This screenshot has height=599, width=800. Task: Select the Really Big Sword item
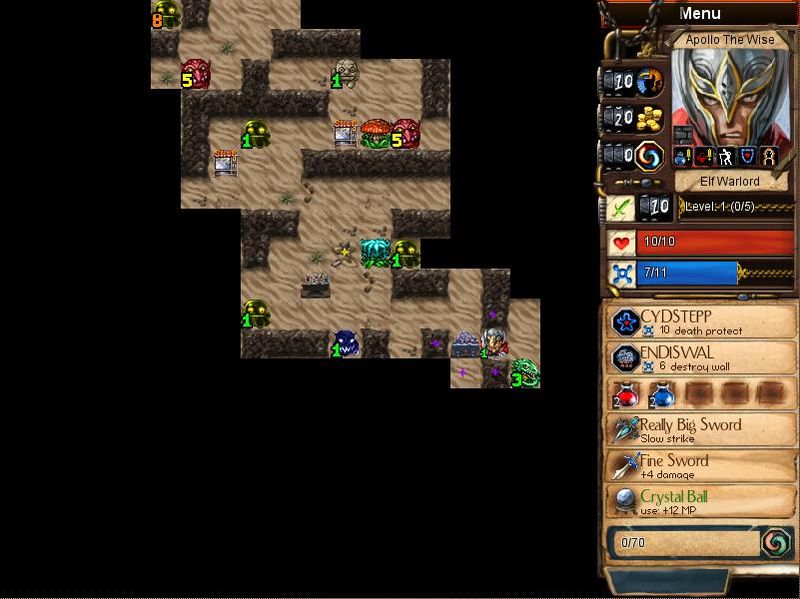click(x=702, y=430)
